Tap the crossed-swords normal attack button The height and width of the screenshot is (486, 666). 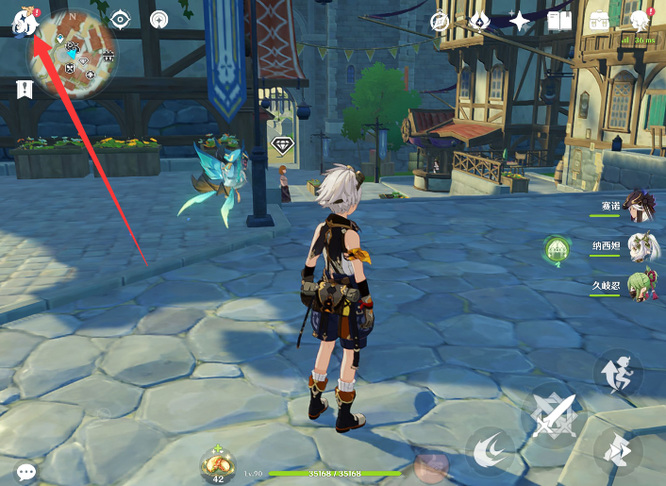pos(554,416)
